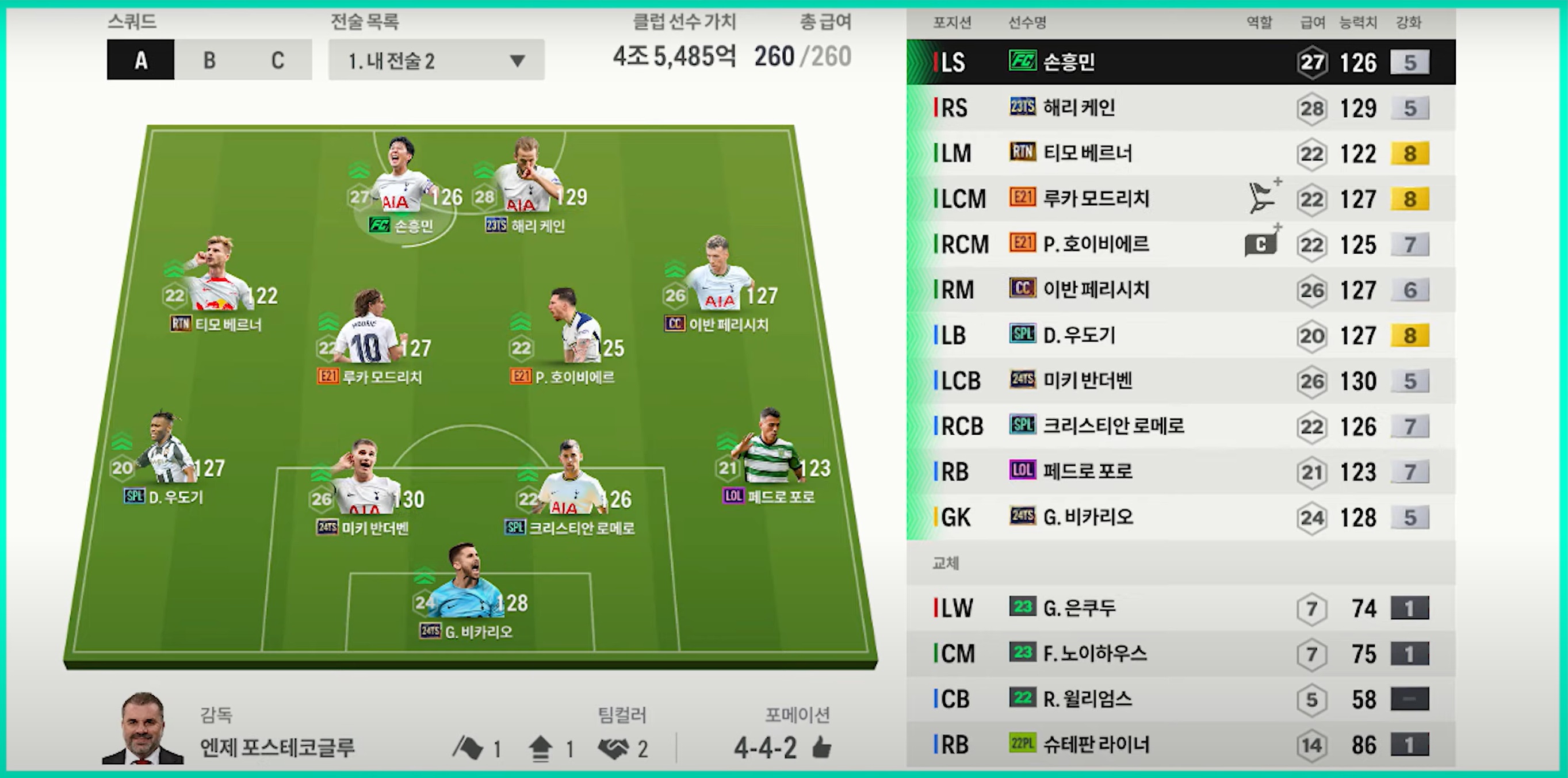This screenshot has width=1568, height=778.
Task: Pick G. 비카리오 GK list row
Action: 1180,518
